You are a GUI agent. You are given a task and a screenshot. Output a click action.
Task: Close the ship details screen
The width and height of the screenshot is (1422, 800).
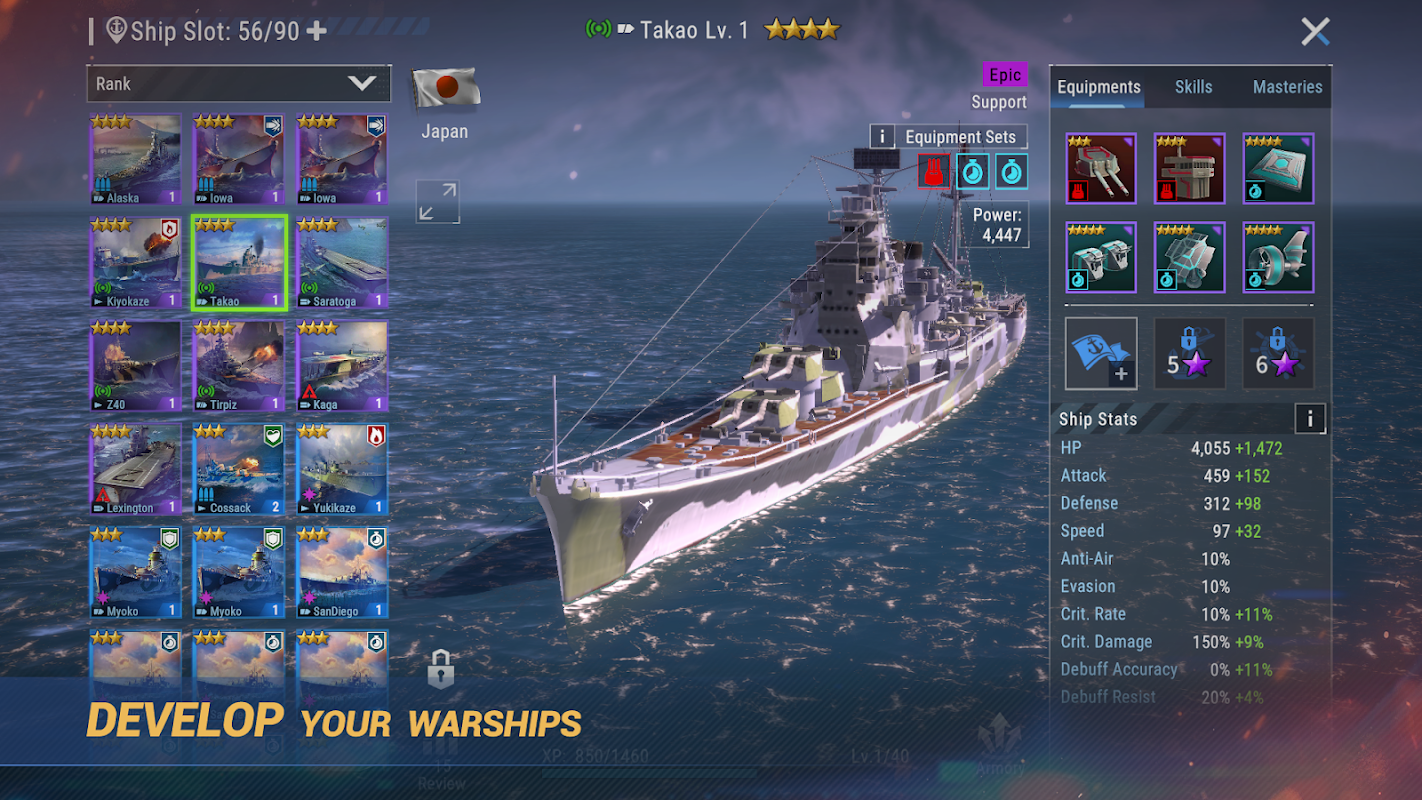tap(1315, 31)
